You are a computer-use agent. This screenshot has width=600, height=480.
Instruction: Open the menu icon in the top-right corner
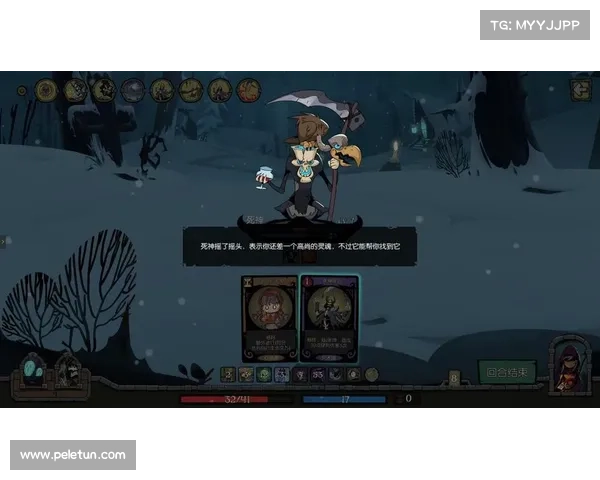pyautogui.click(x=580, y=90)
